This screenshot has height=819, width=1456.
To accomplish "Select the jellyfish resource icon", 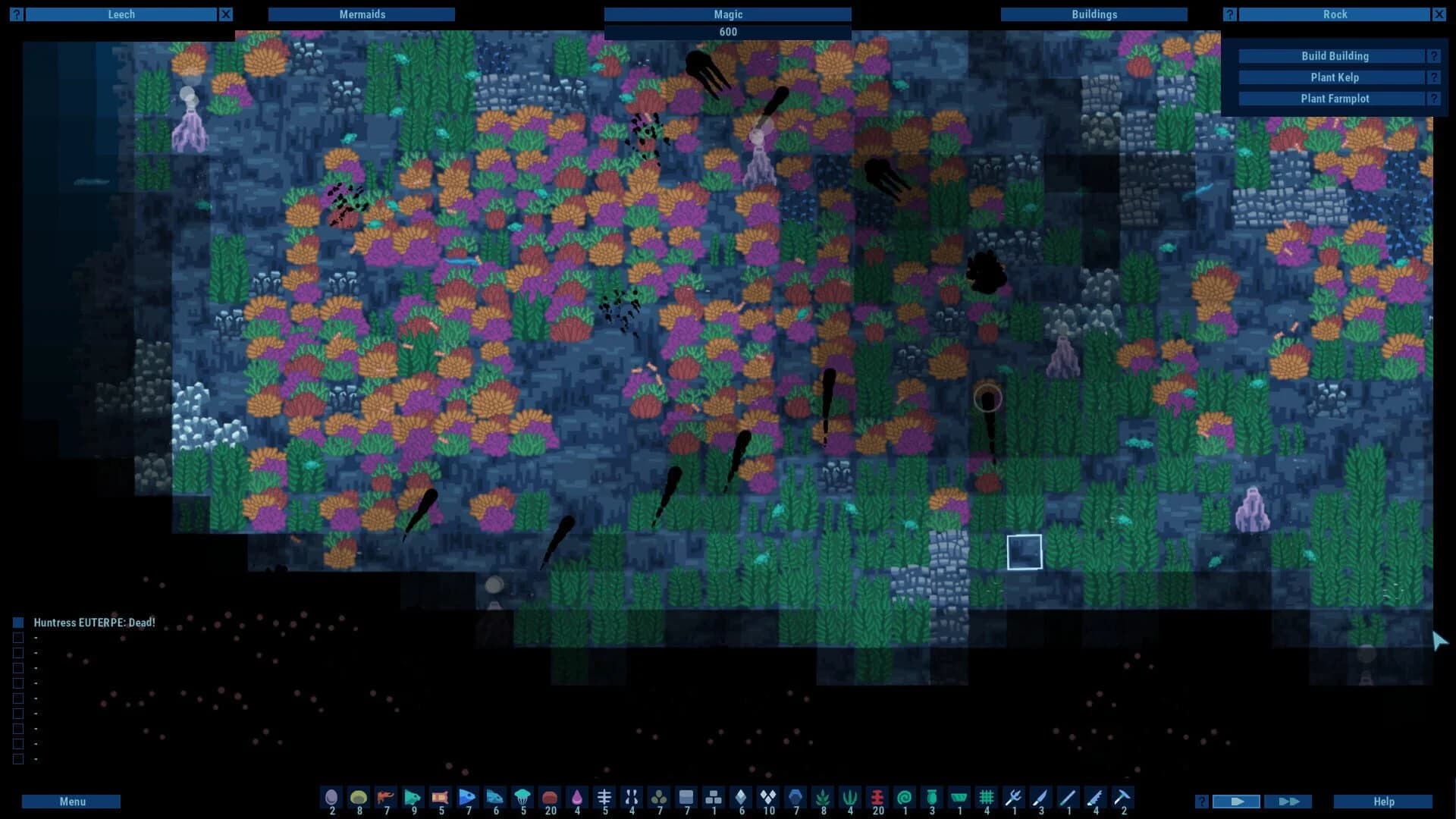I will pos(522,798).
